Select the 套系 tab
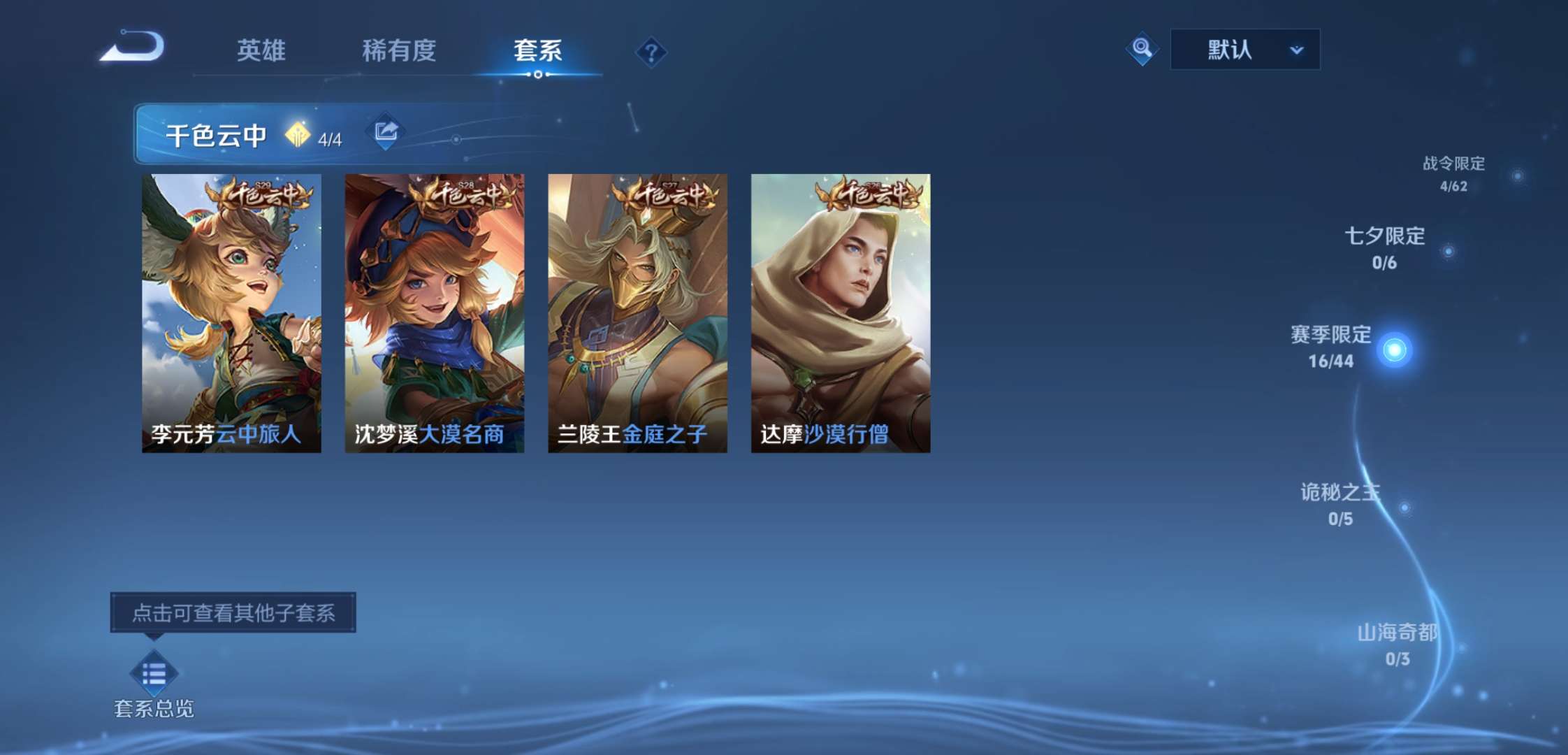Viewport: 1568px width, 755px height. pyautogui.click(x=538, y=50)
